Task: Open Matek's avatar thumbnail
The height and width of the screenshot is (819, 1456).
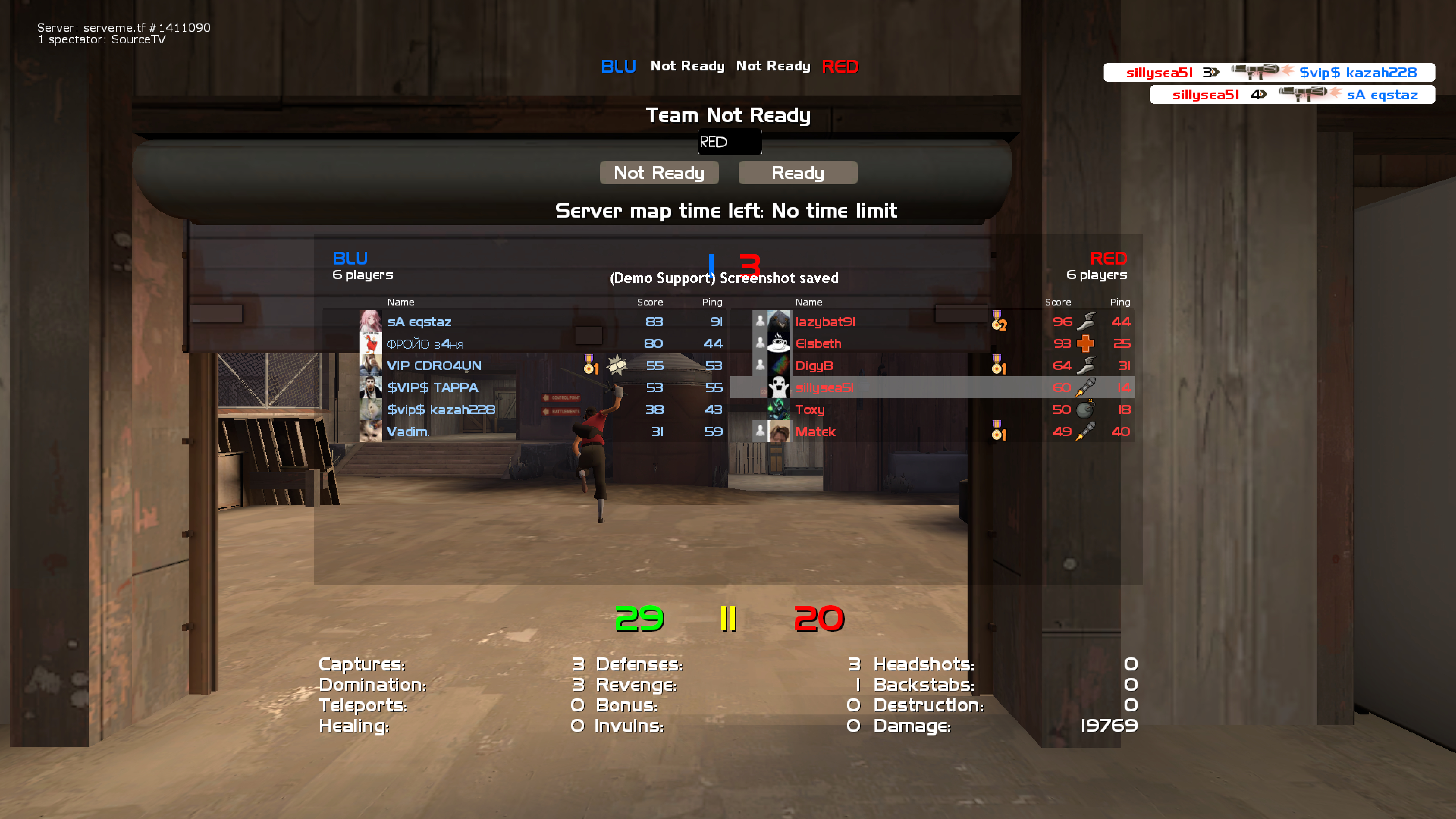Action: click(778, 432)
